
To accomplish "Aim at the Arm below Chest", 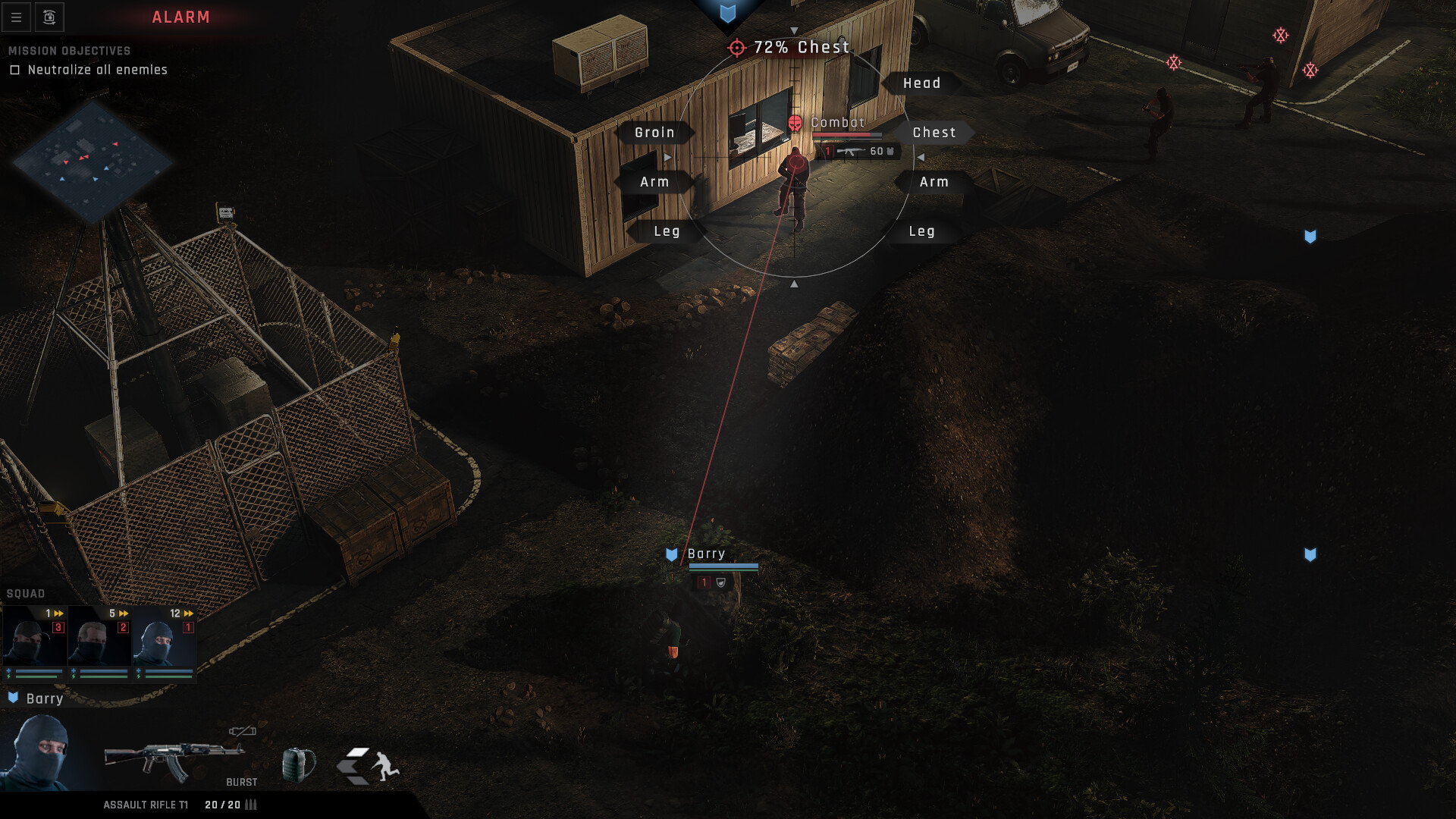I will tap(934, 182).
